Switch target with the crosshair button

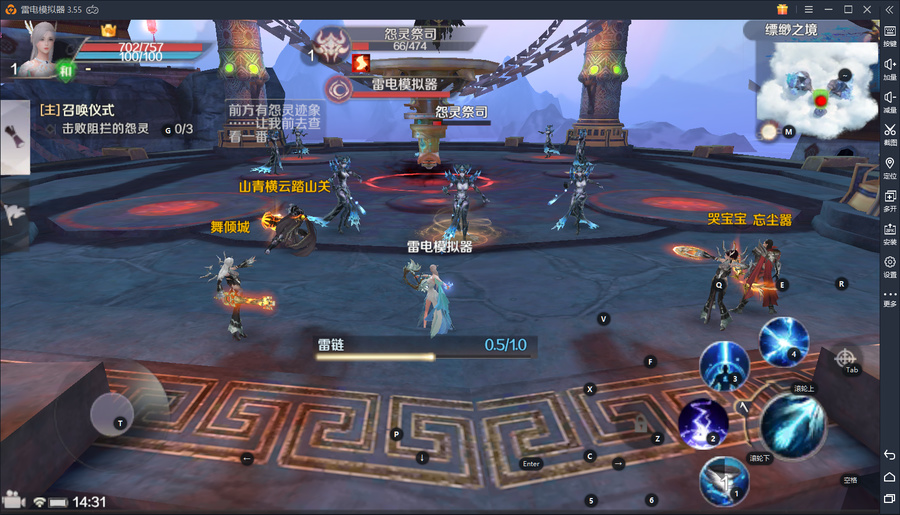coord(845,357)
